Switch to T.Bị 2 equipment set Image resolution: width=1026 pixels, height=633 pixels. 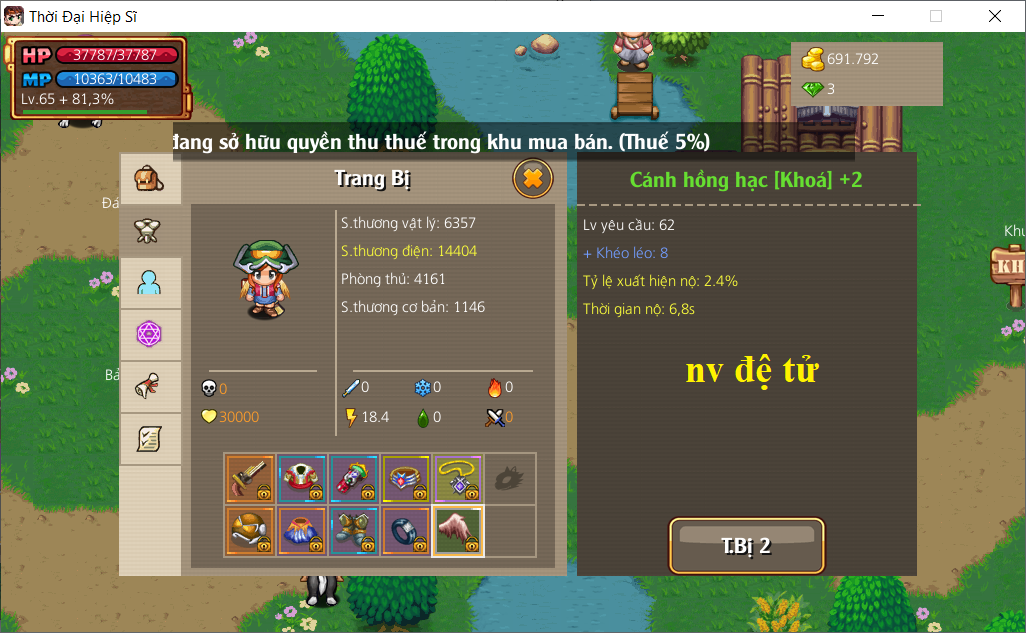click(x=746, y=546)
